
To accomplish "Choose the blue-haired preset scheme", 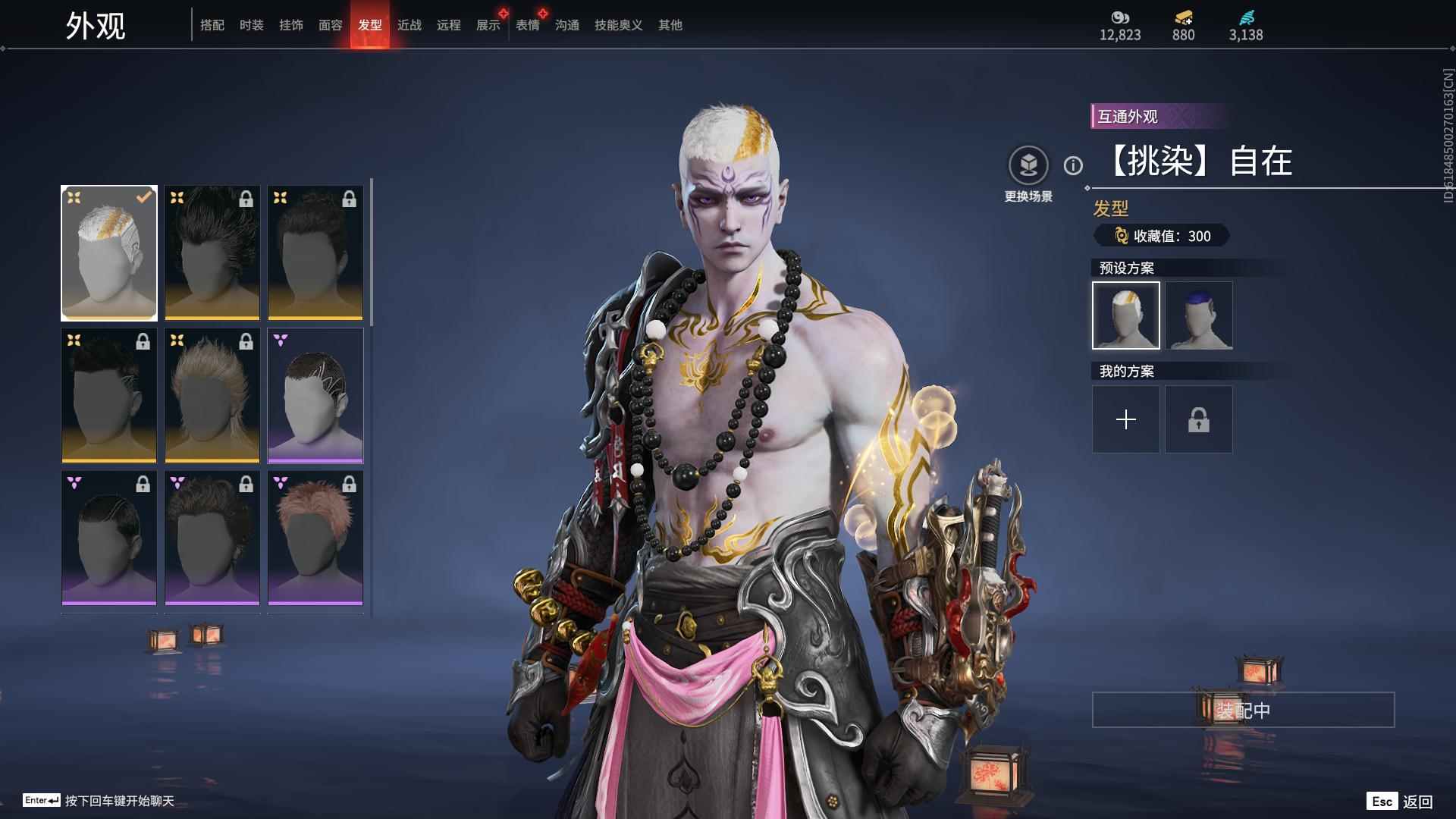I will pyautogui.click(x=1199, y=315).
